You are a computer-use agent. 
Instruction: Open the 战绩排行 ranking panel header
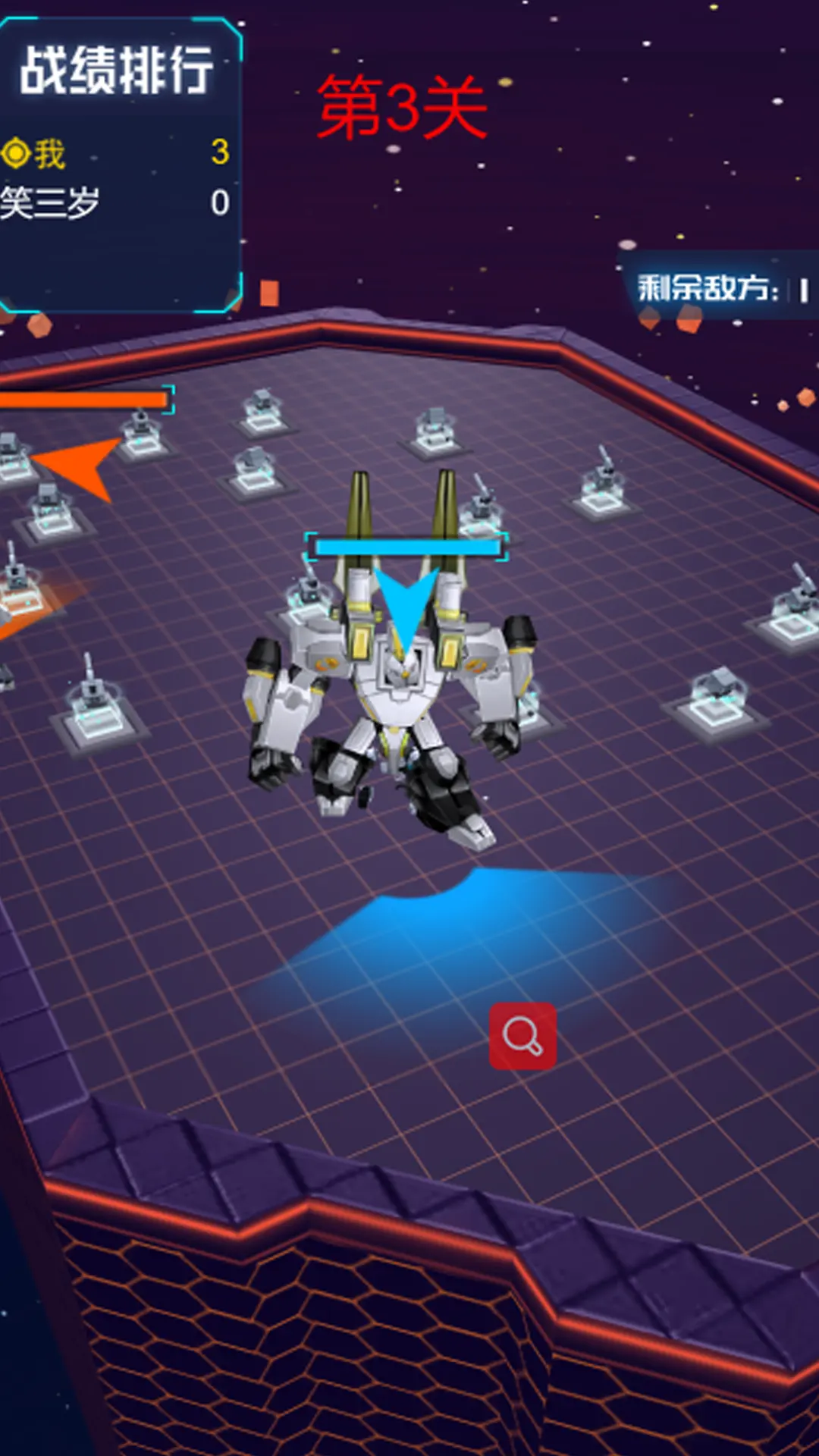(116, 71)
